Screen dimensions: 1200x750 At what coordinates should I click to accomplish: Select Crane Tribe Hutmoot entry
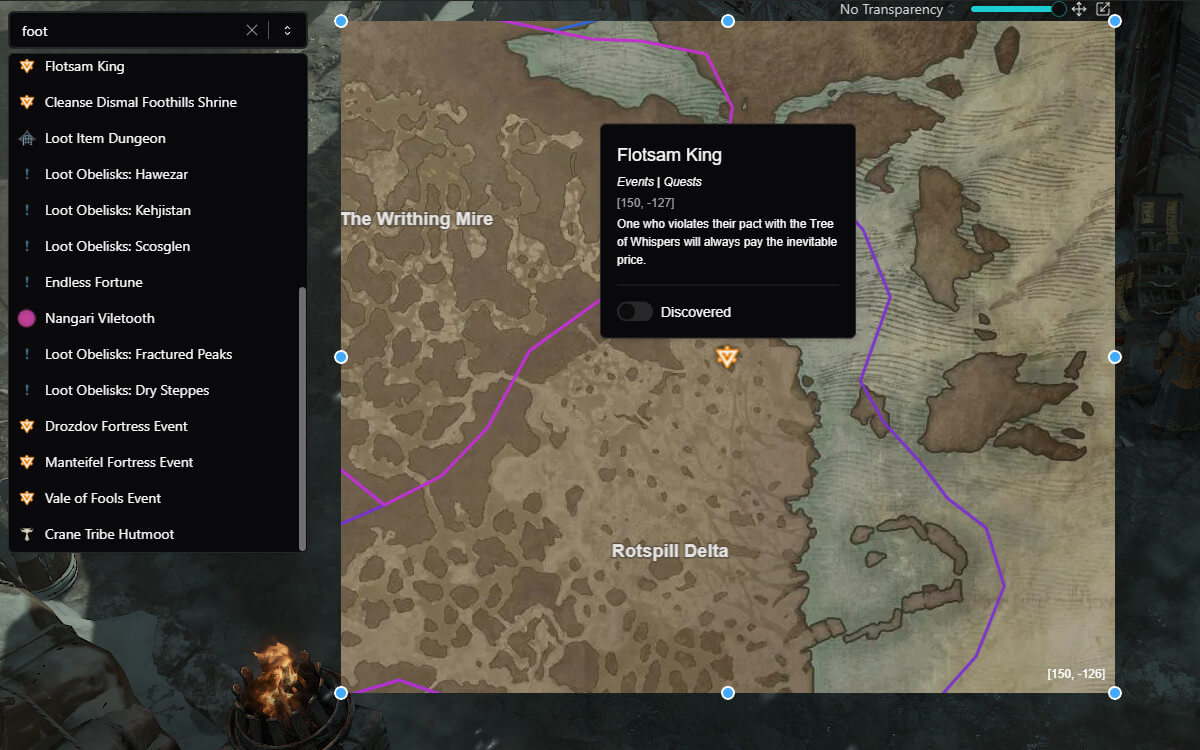109,535
